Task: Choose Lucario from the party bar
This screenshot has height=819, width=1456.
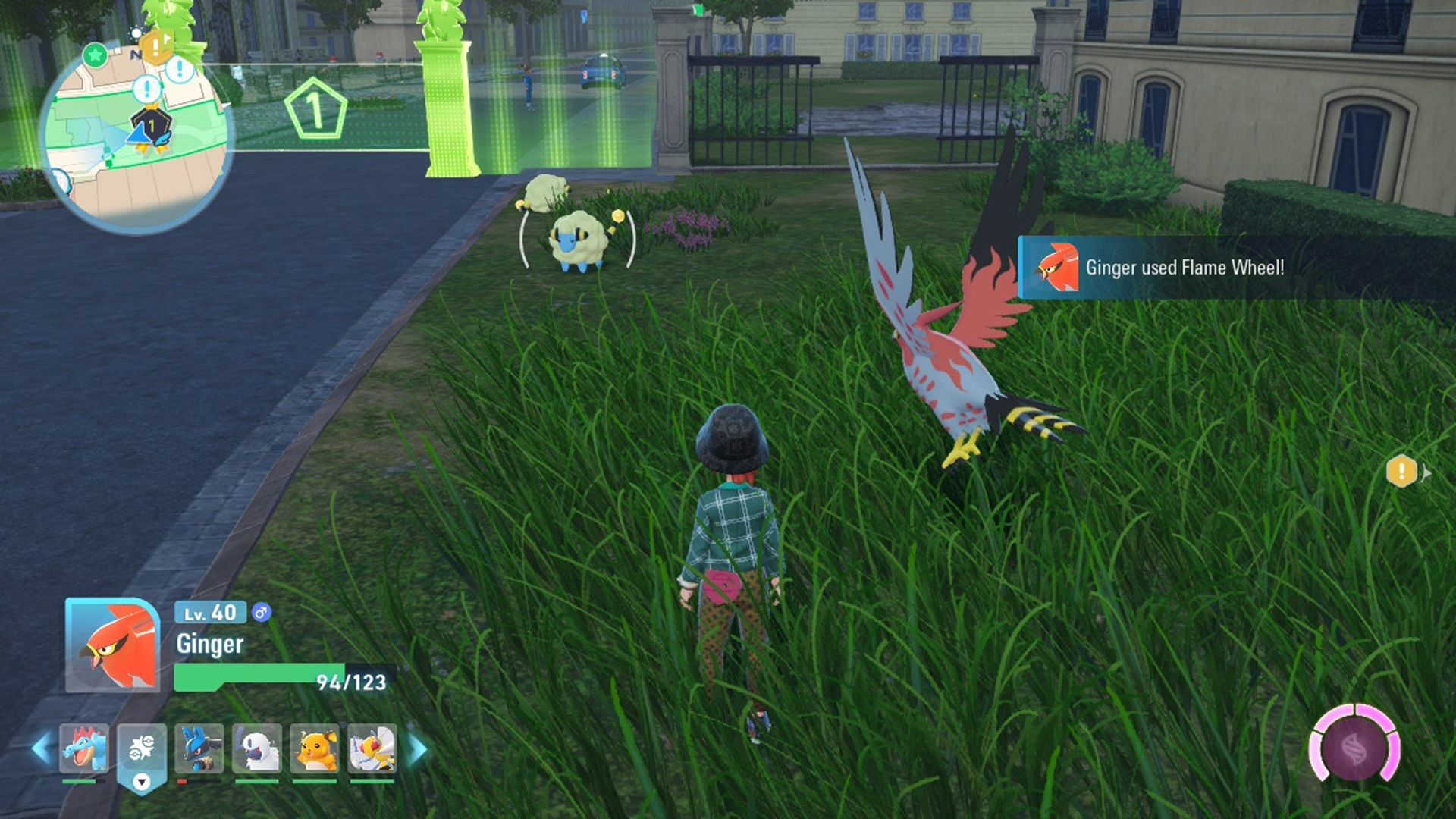Action: [199, 748]
